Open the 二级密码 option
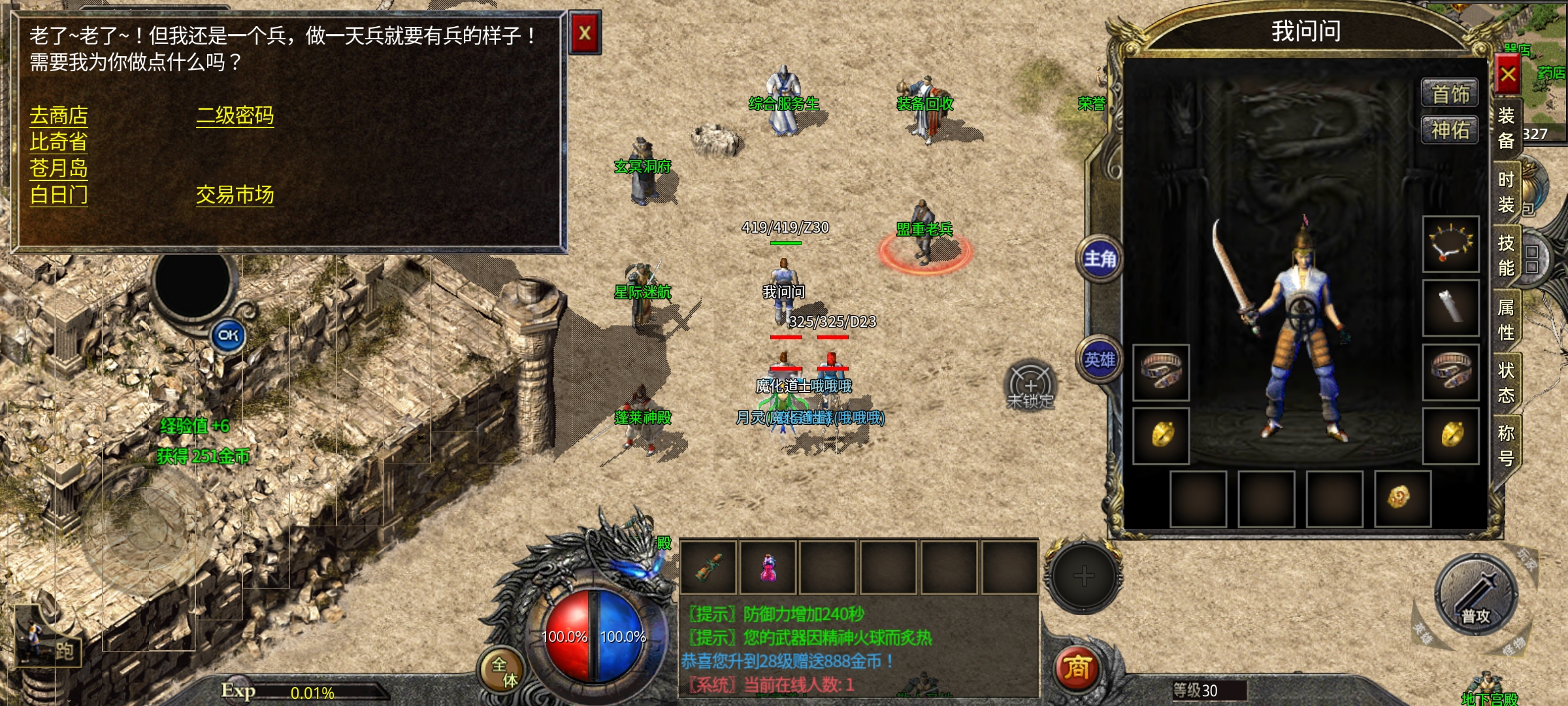 click(235, 116)
